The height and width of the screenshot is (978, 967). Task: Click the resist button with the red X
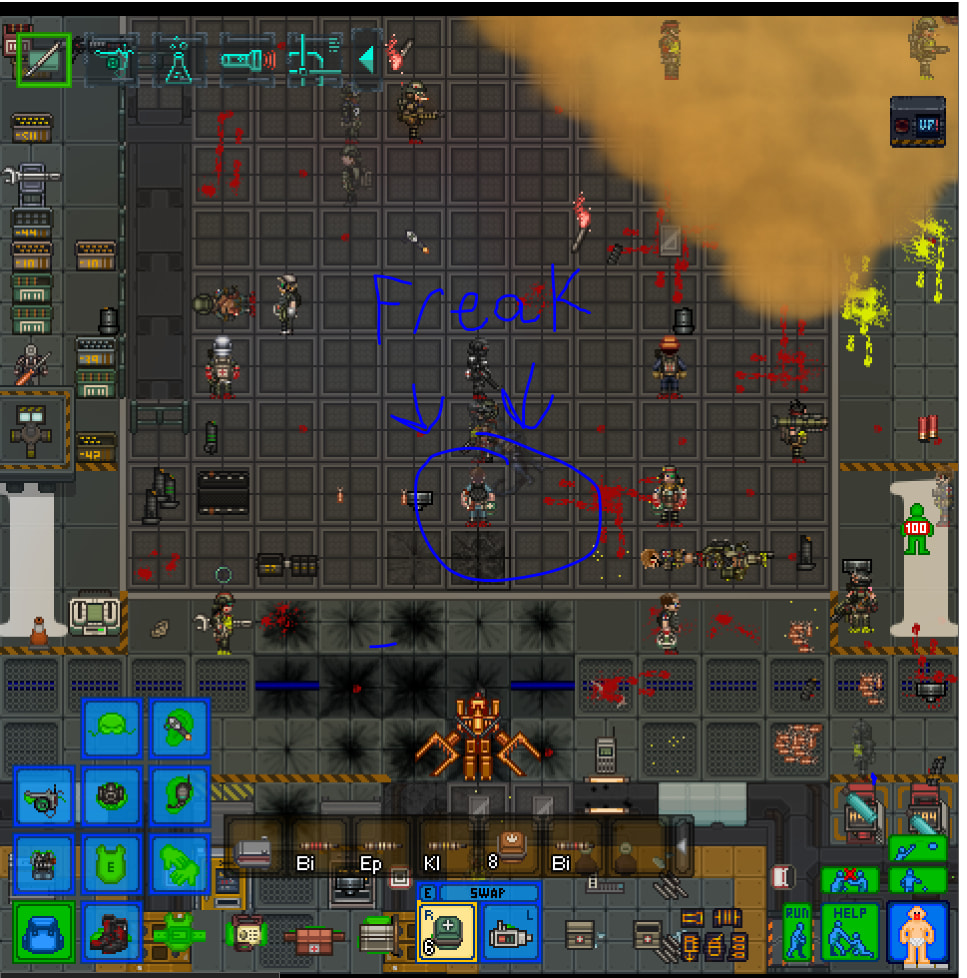click(850, 879)
